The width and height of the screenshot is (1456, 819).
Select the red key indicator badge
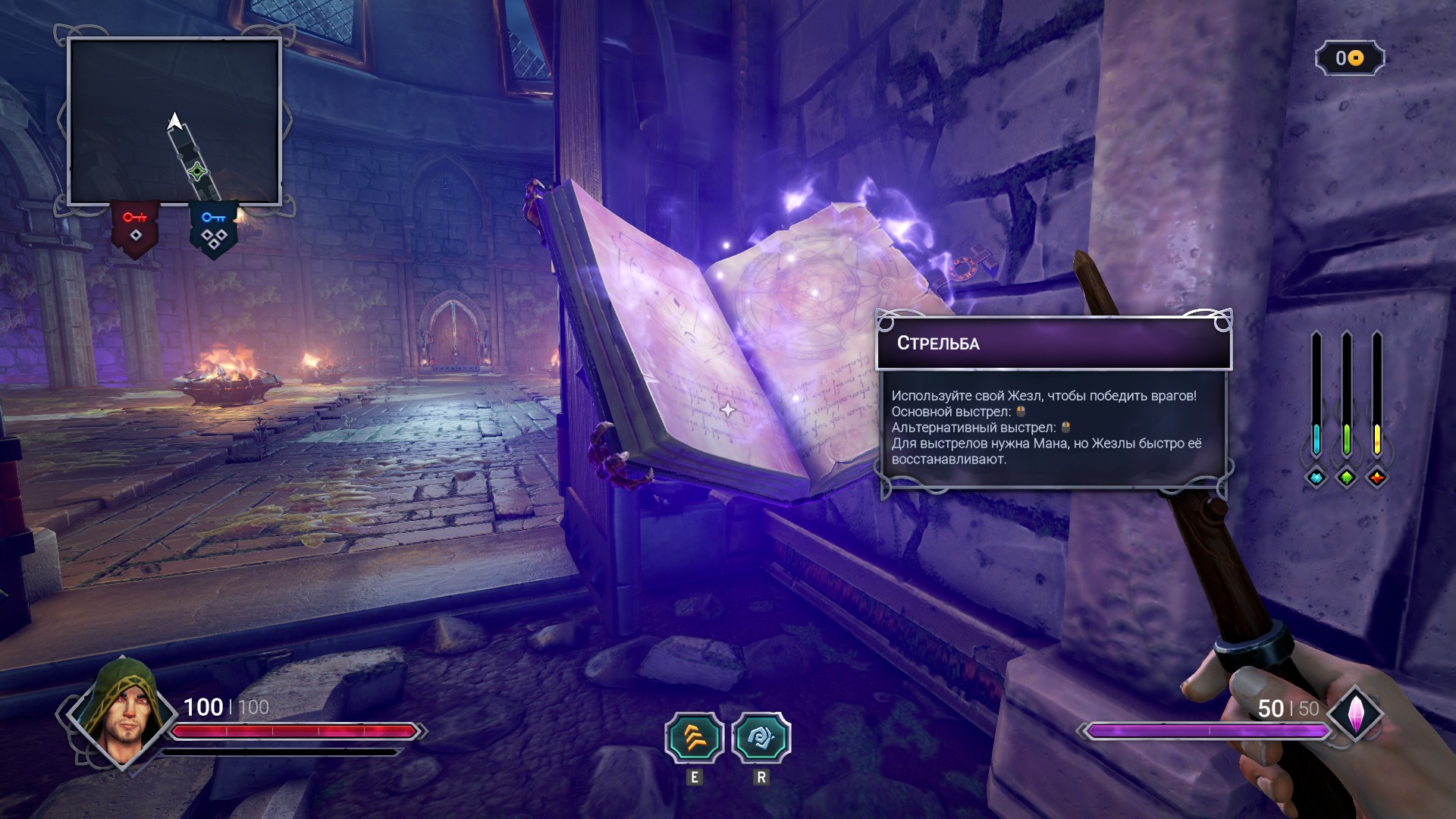pos(135,227)
